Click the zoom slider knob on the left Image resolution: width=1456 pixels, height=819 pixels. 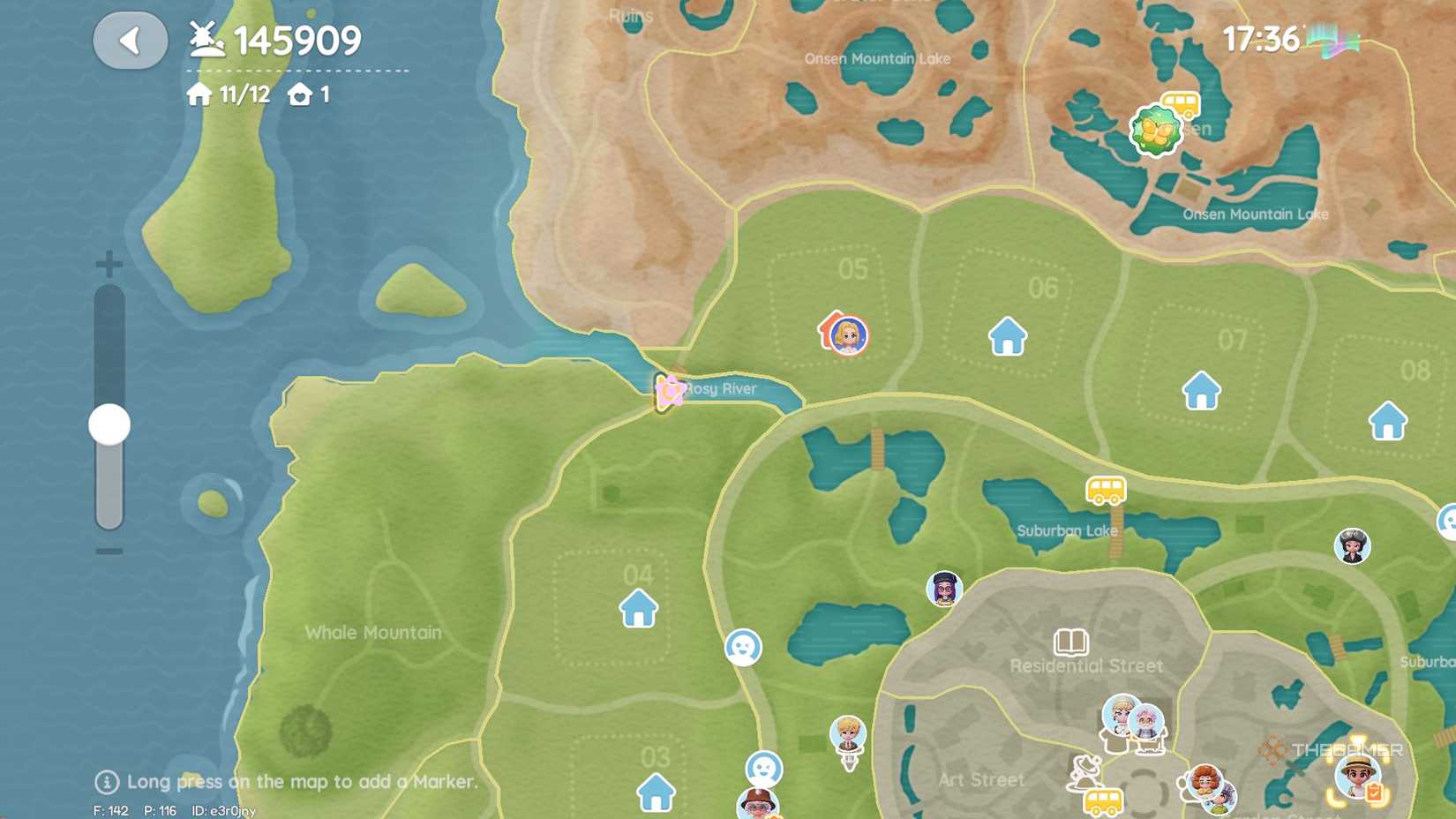[x=108, y=424]
